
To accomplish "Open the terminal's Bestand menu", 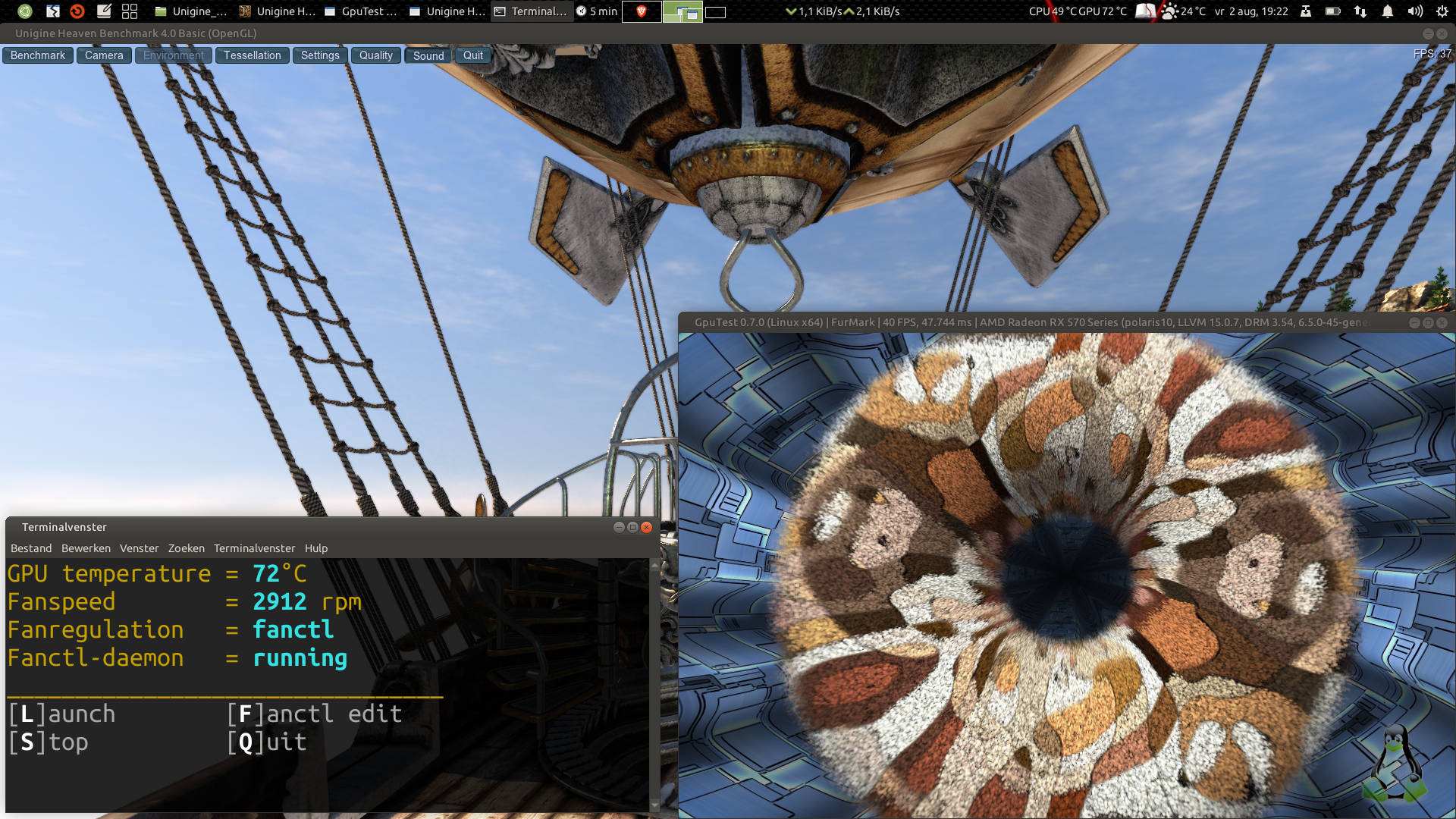I will 31,548.
